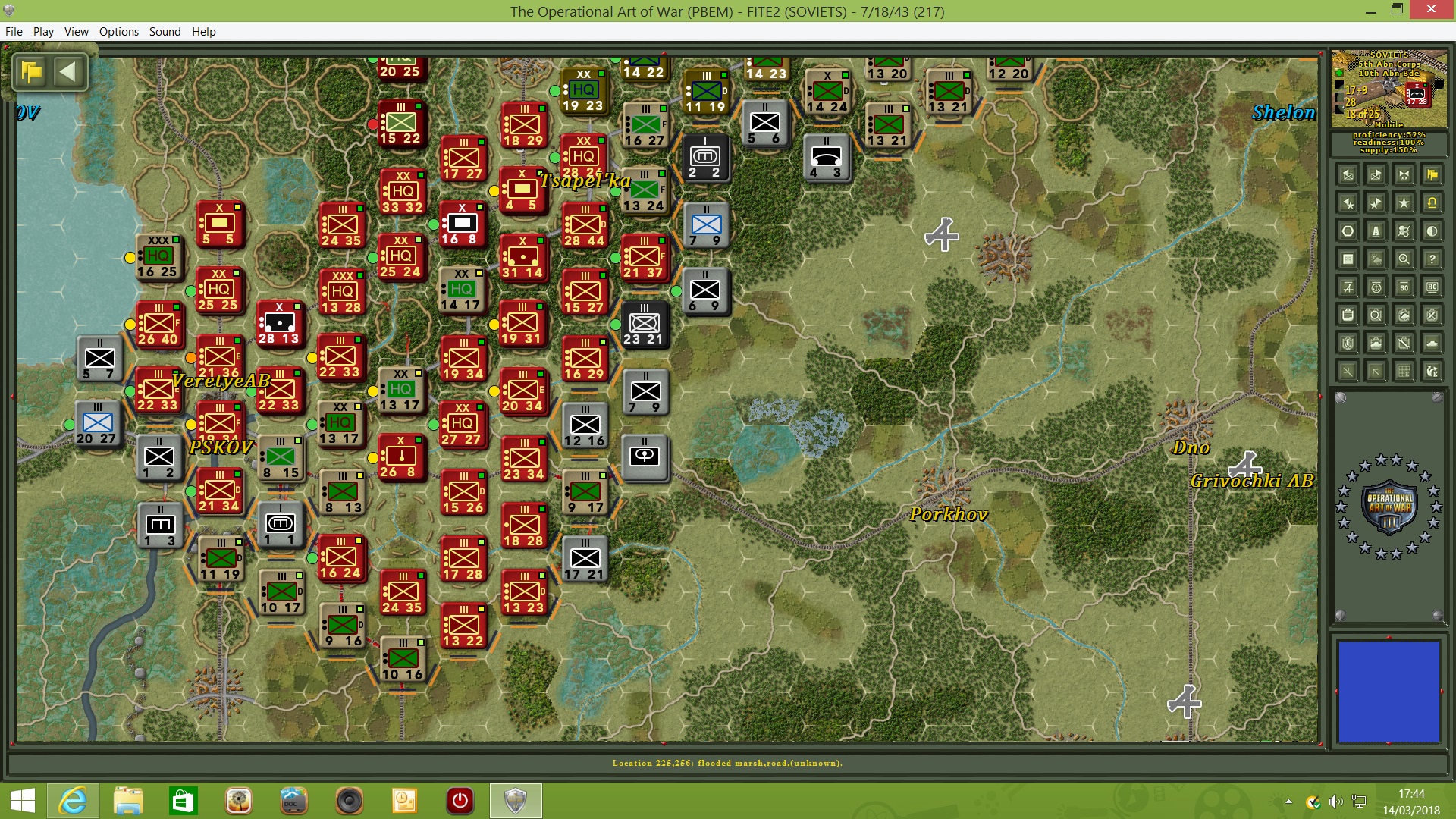Open the Options menu
Viewport: 1456px width, 819px height.
pyautogui.click(x=118, y=32)
